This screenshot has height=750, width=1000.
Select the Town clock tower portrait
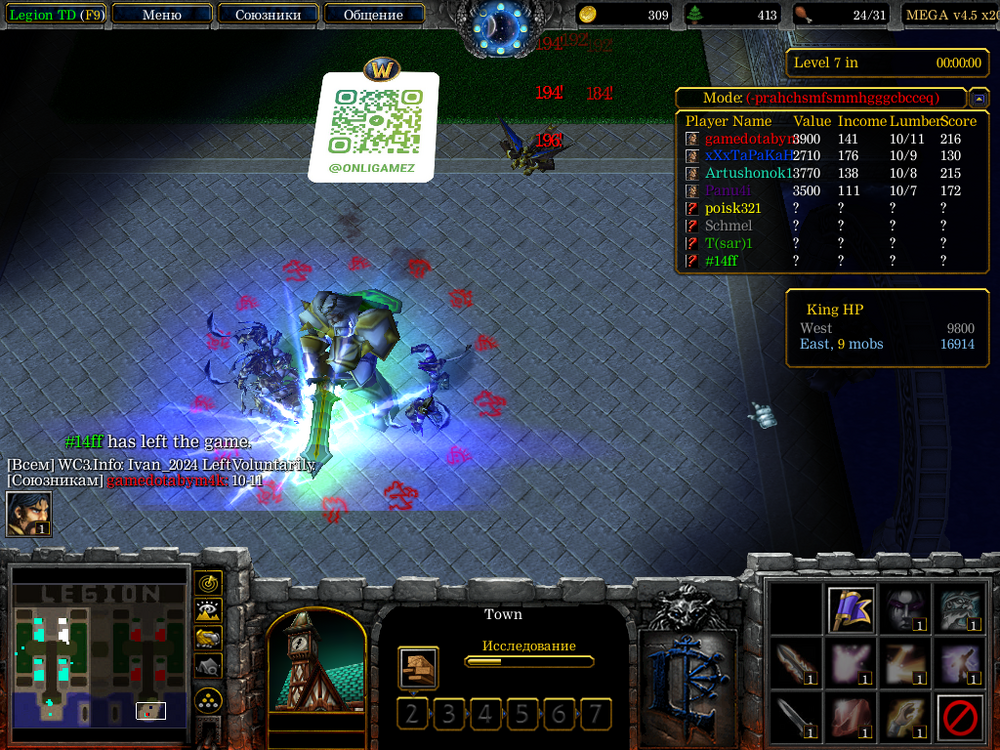(316, 661)
